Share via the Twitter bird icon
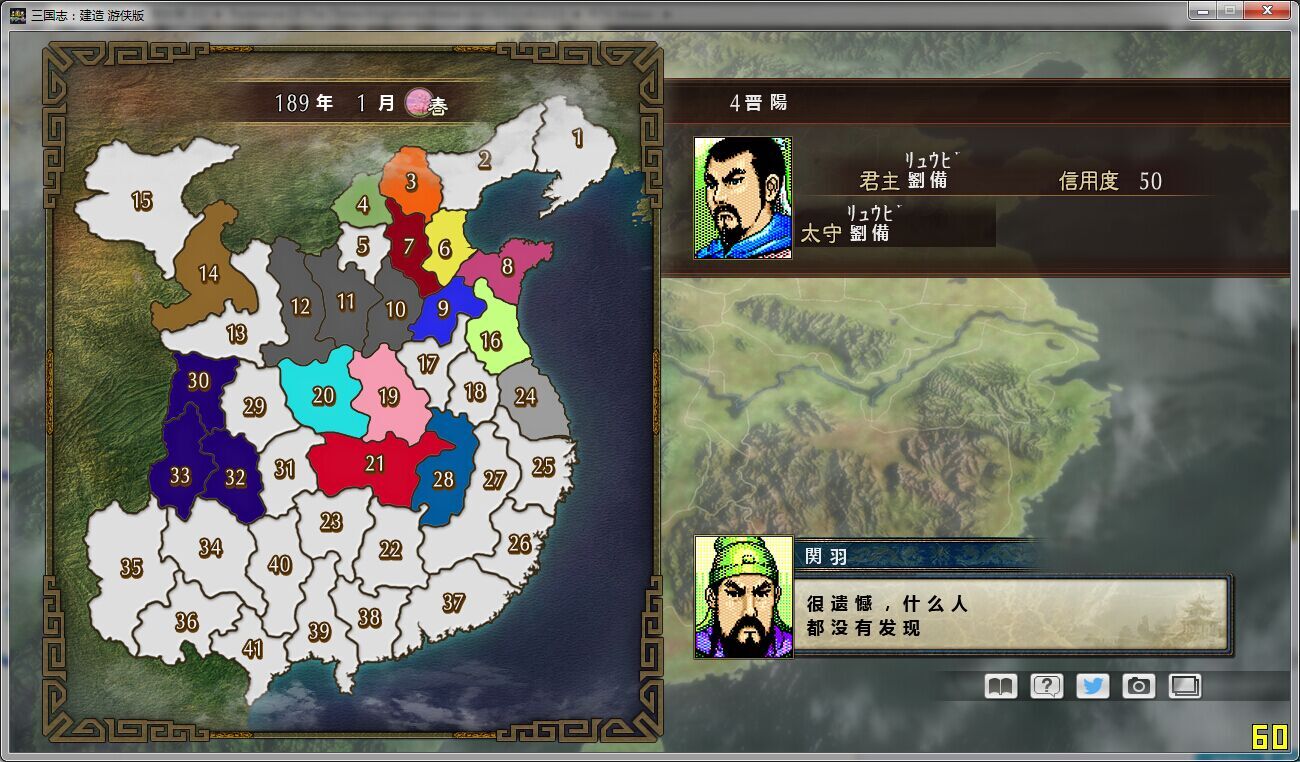Screen dimensions: 1300x762 [1091, 686]
